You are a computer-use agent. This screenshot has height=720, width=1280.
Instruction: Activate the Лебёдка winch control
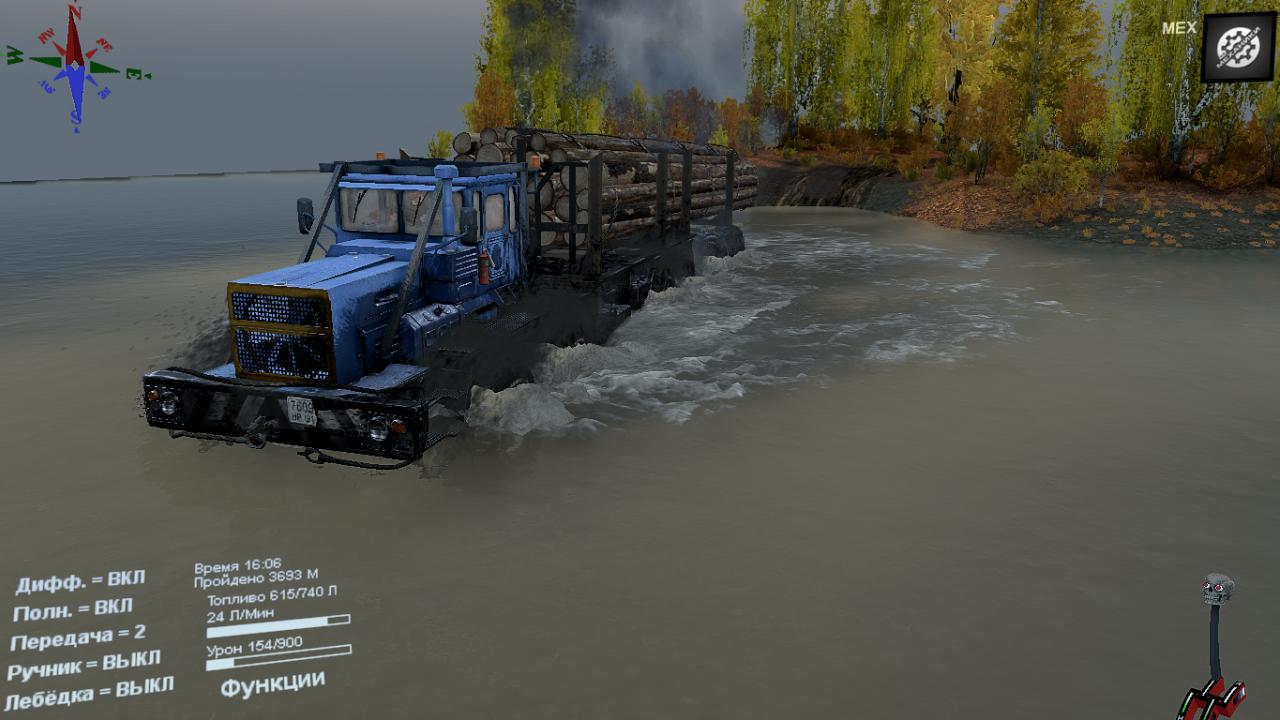[x=89, y=692]
